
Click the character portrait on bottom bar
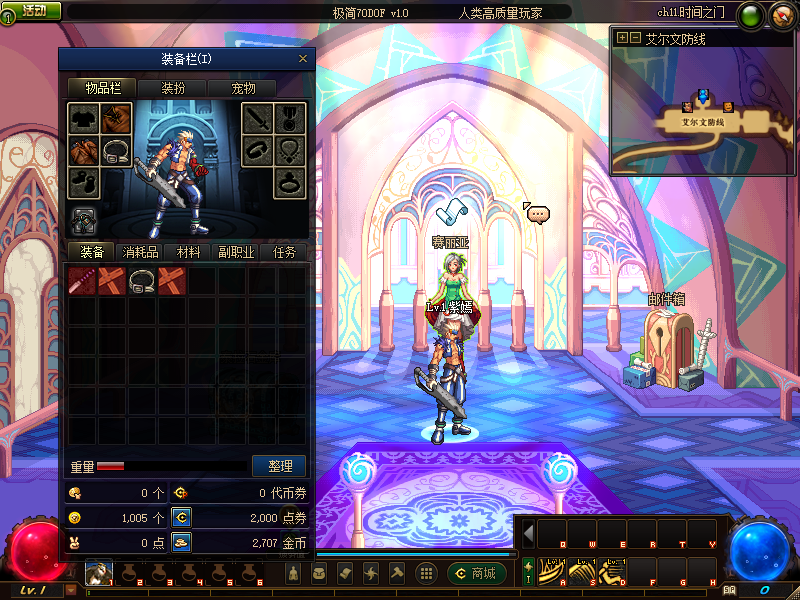(98, 573)
